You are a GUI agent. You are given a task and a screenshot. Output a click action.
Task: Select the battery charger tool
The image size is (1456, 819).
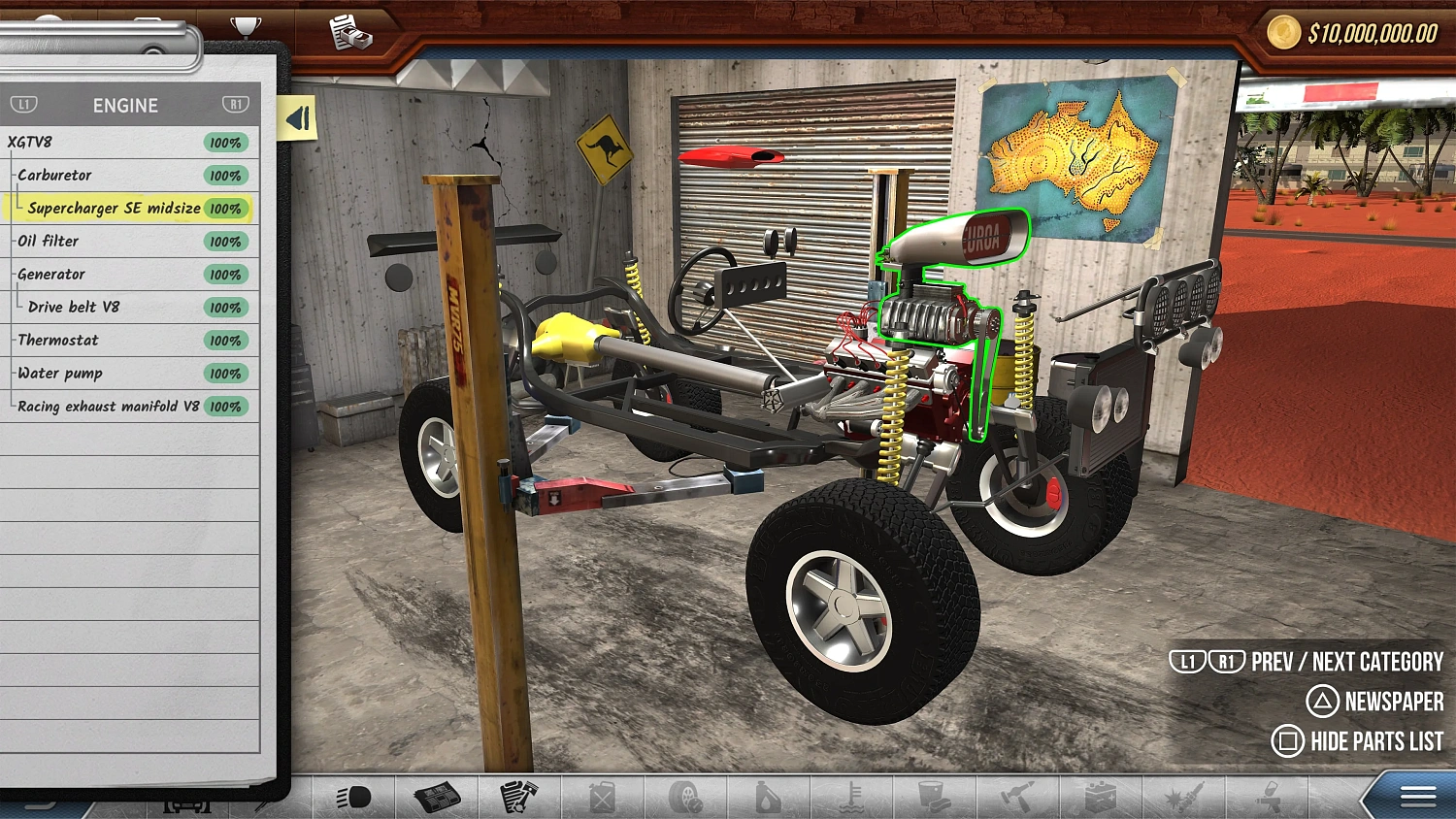[x=1099, y=796]
